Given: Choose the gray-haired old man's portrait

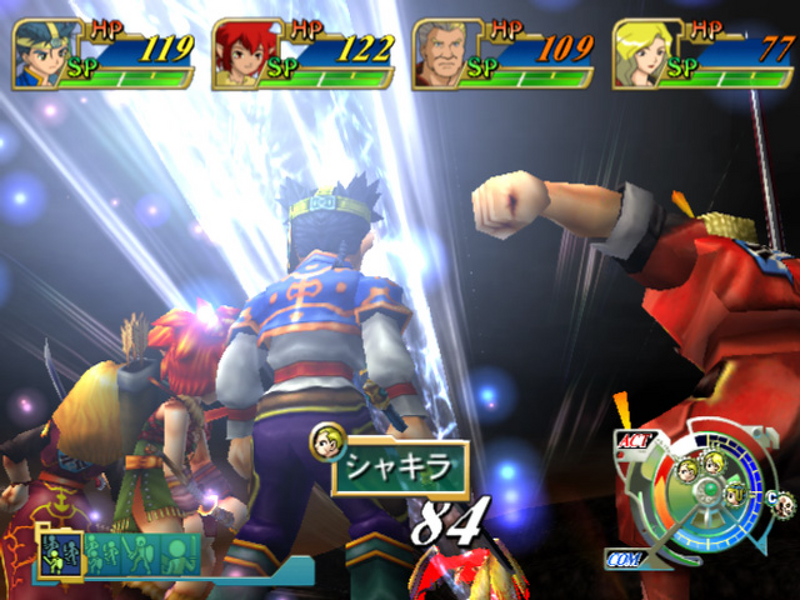Looking at the screenshot, I should [x=440, y=54].
